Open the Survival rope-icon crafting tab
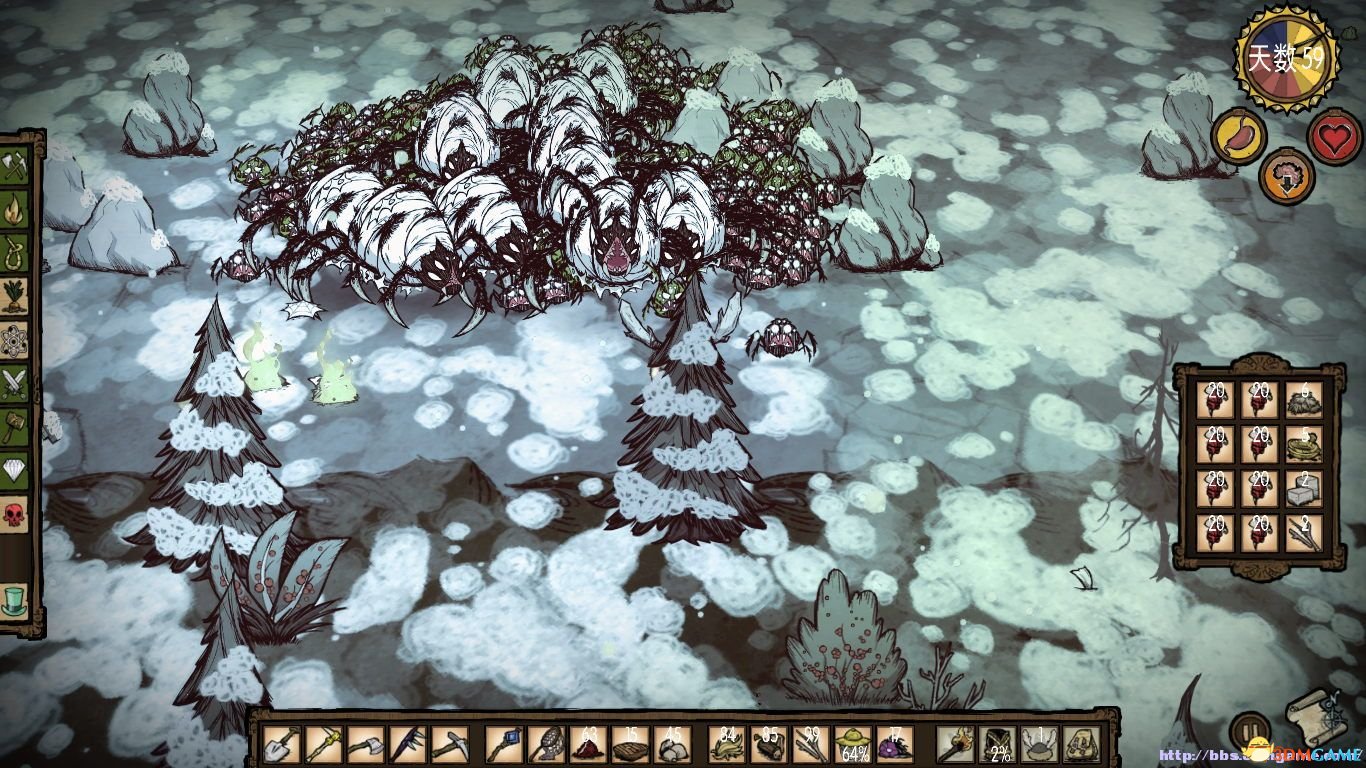1366x768 pixels. click(x=15, y=251)
